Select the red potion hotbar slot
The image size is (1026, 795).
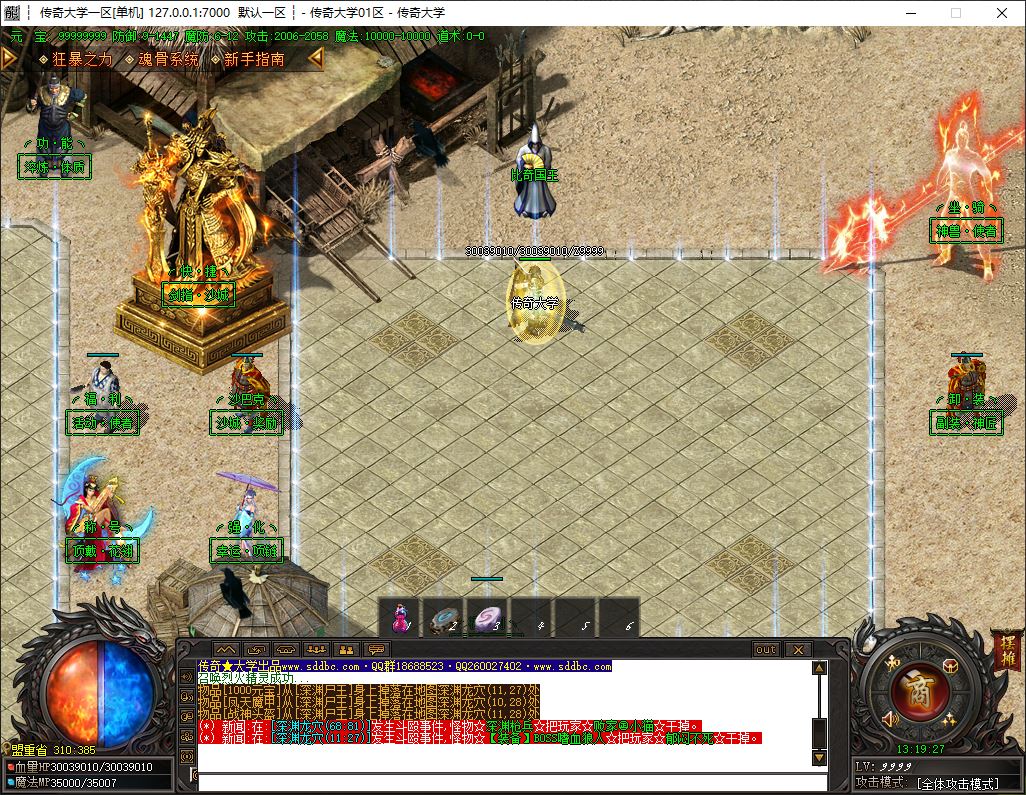(400, 617)
